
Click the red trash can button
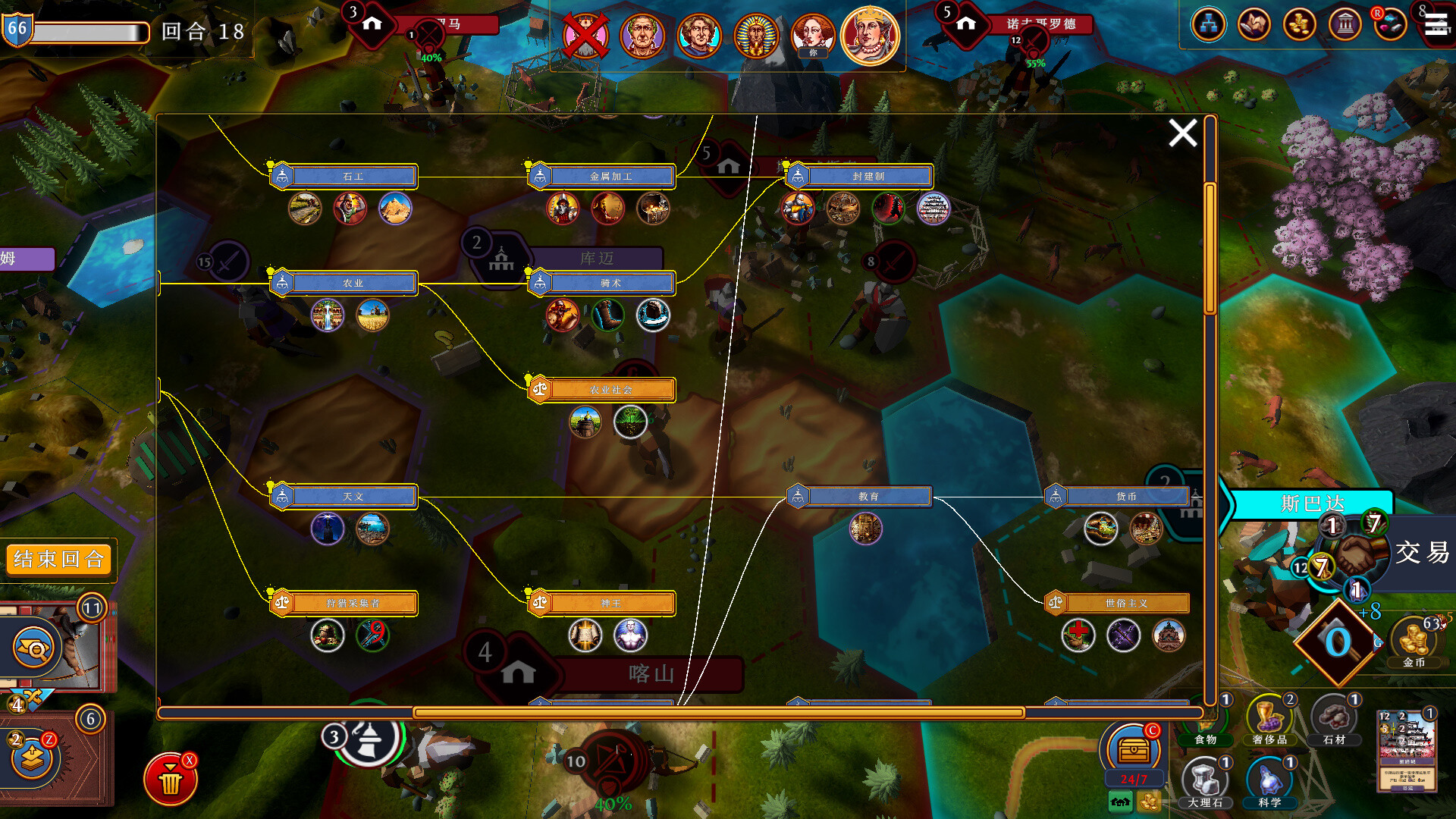coord(171,779)
